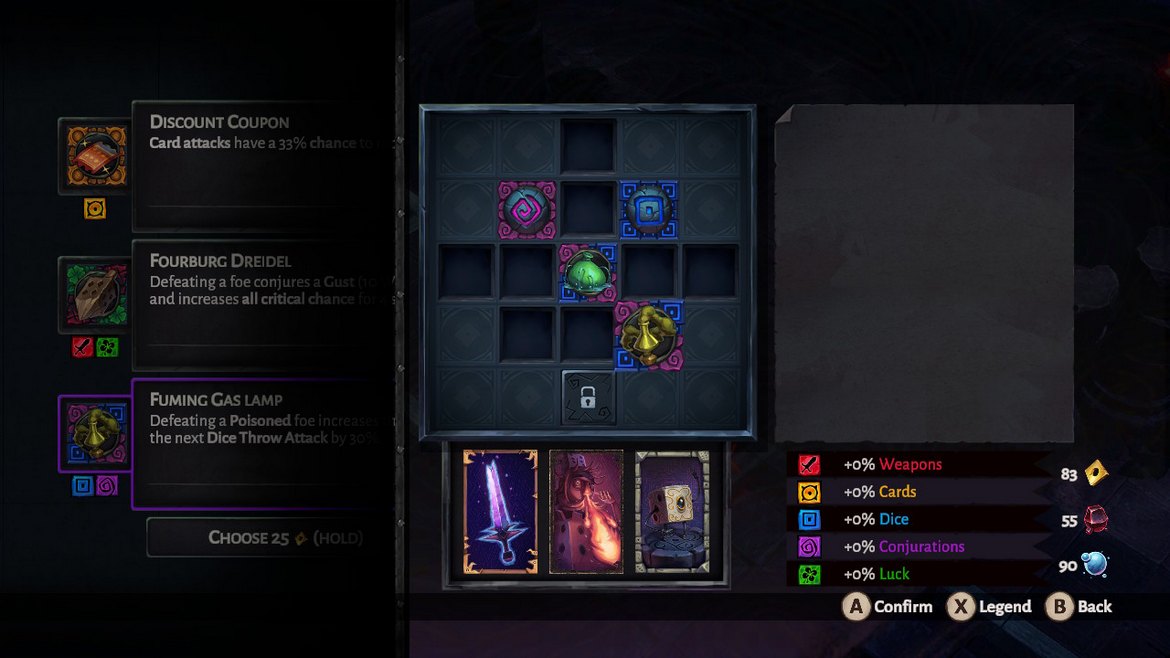
Task: Select the green slime relic tile
Action: tap(587, 272)
